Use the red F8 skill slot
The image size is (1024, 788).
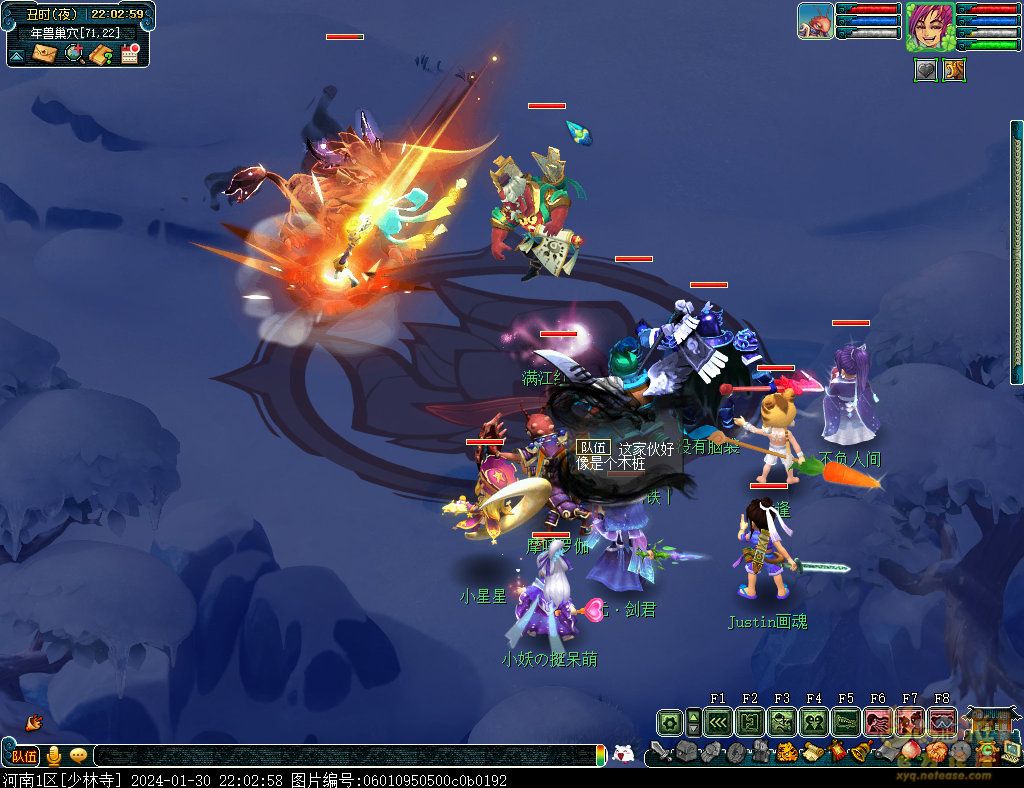[942, 722]
